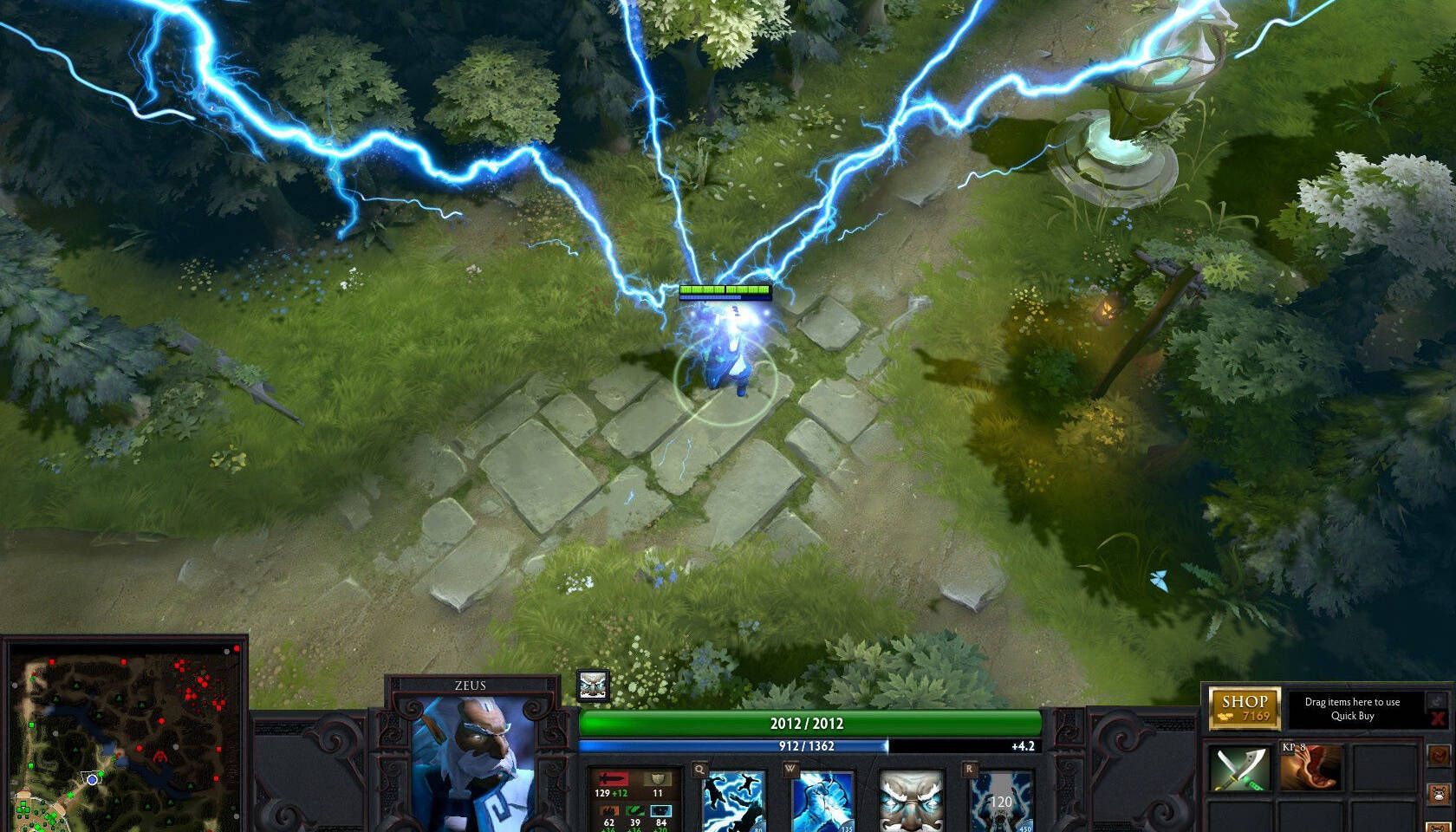This screenshot has height=832, width=1456.
Task: Click the intelligence attribute icon
Action: click(x=660, y=809)
